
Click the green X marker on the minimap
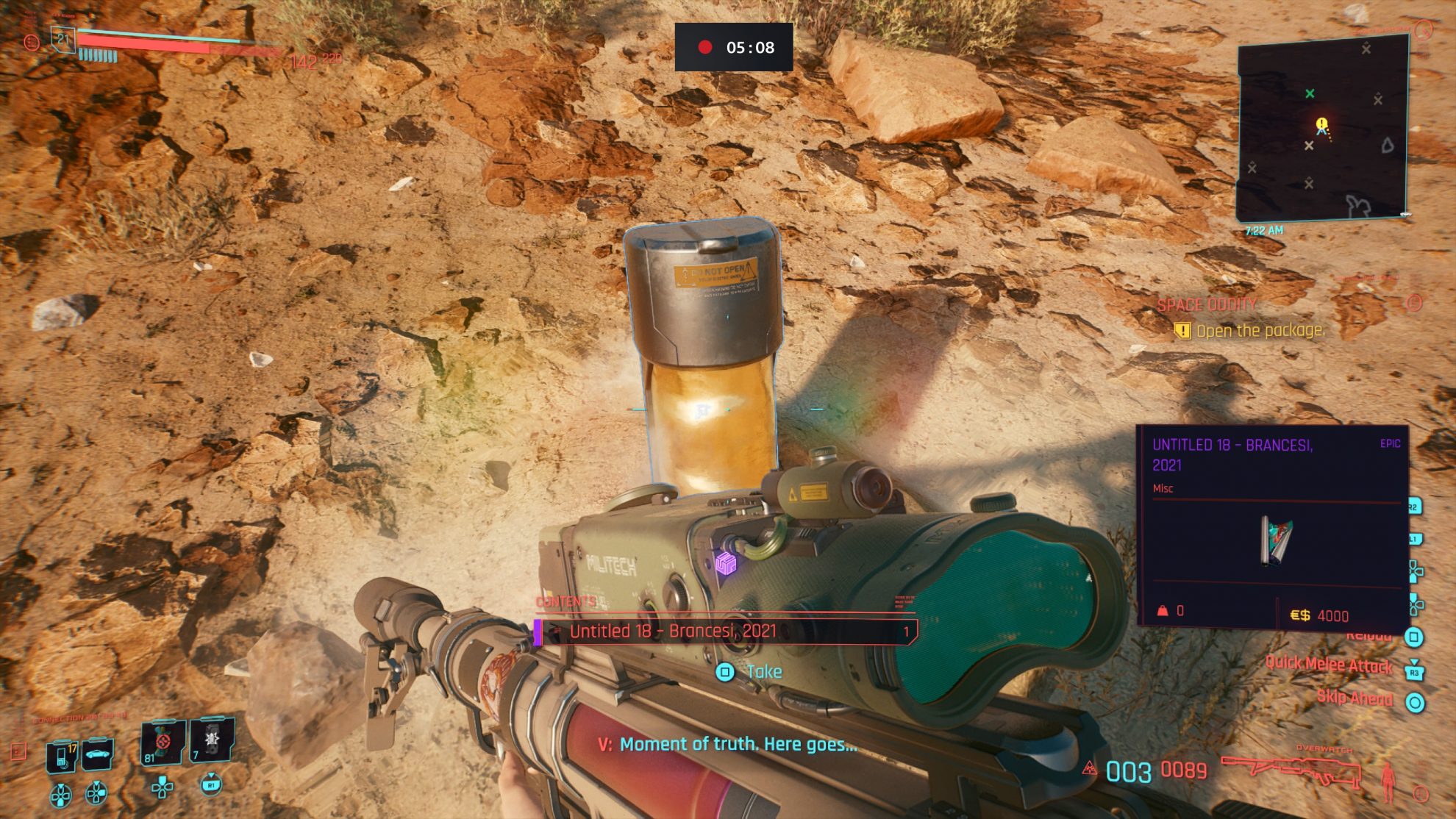pyautogui.click(x=1312, y=94)
